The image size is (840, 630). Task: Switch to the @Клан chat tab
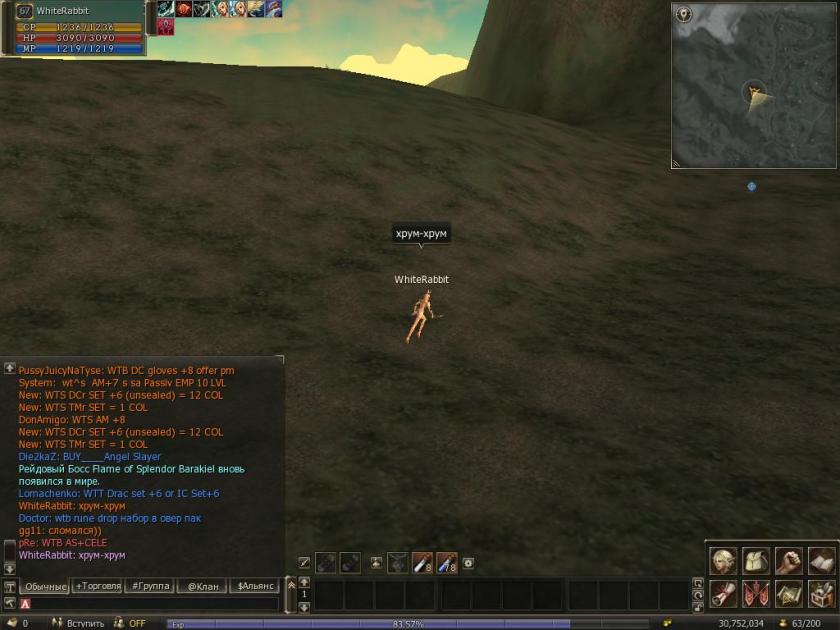tap(202, 587)
